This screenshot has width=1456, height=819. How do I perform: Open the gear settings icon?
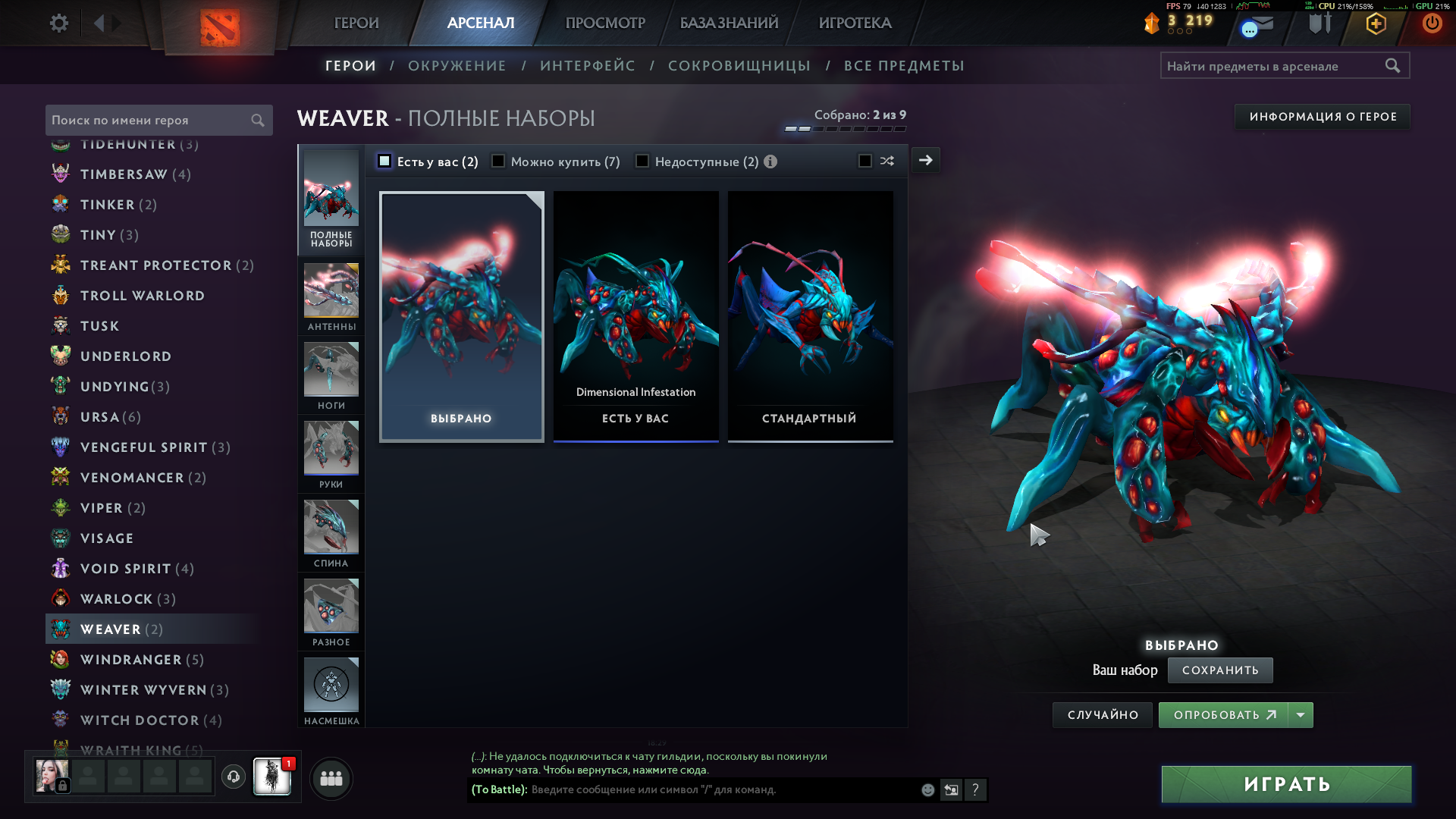point(59,23)
